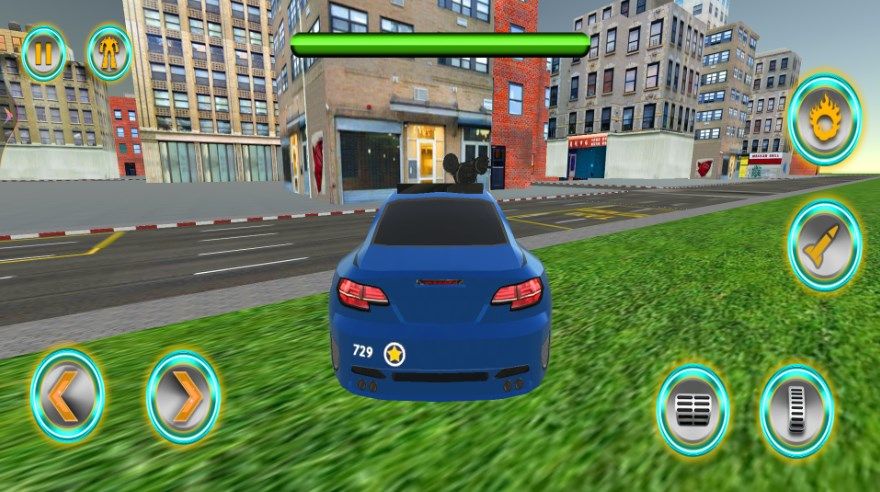Steer left with the left arrow
The width and height of the screenshot is (880, 492).
(67, 395)
